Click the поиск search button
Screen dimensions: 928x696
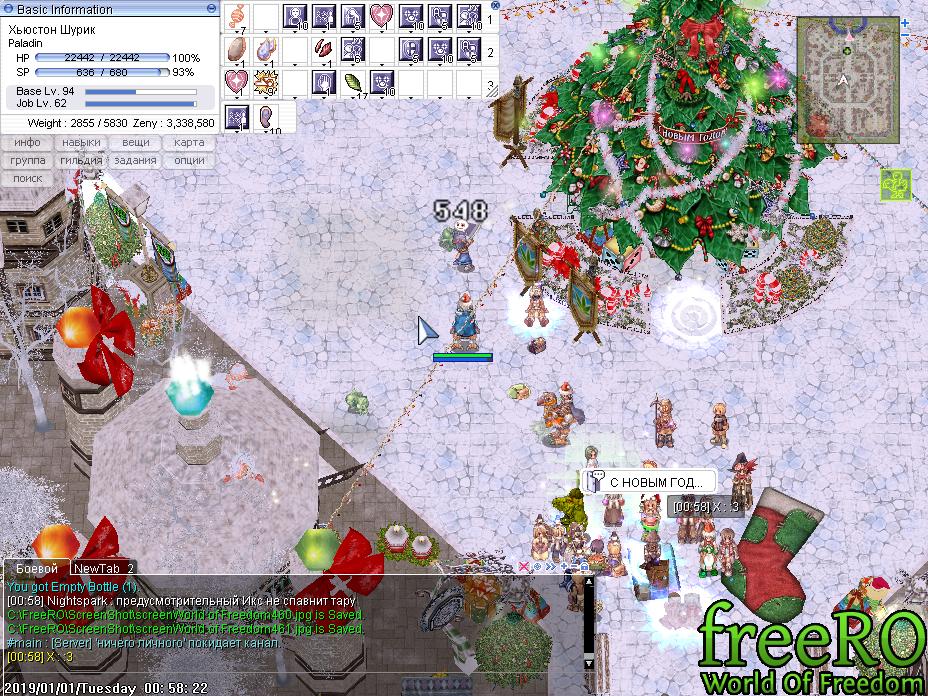click(x=27, y=178)
